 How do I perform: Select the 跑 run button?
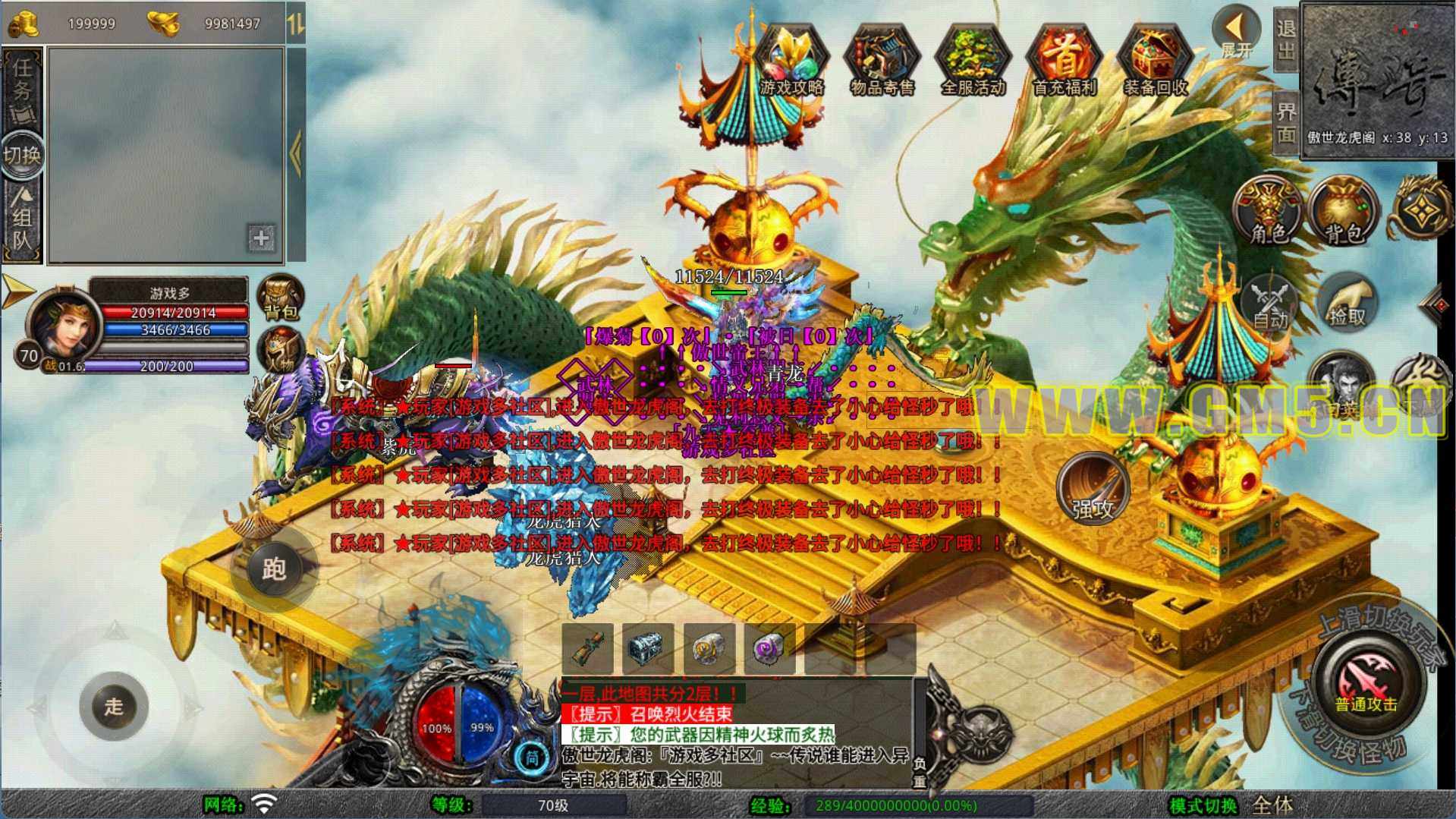274,569
